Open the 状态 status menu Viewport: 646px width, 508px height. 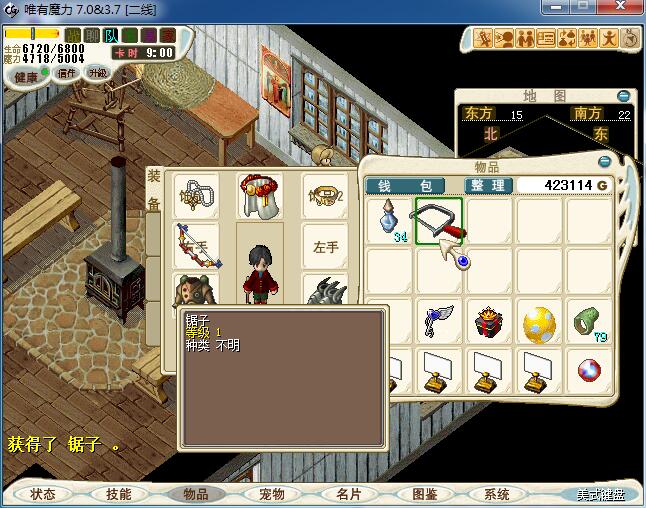pyautogui.click(x=43, y=494)
